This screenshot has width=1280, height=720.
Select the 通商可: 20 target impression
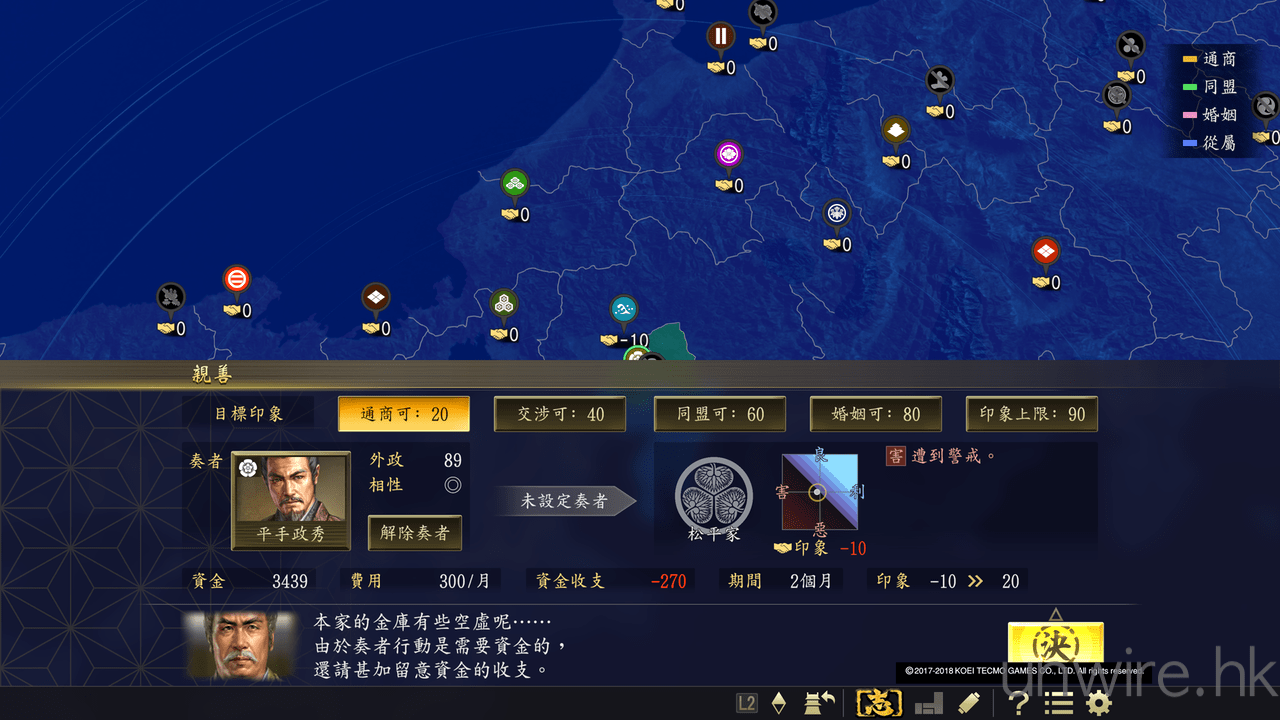pyautogui.click(x=404, y=414)
